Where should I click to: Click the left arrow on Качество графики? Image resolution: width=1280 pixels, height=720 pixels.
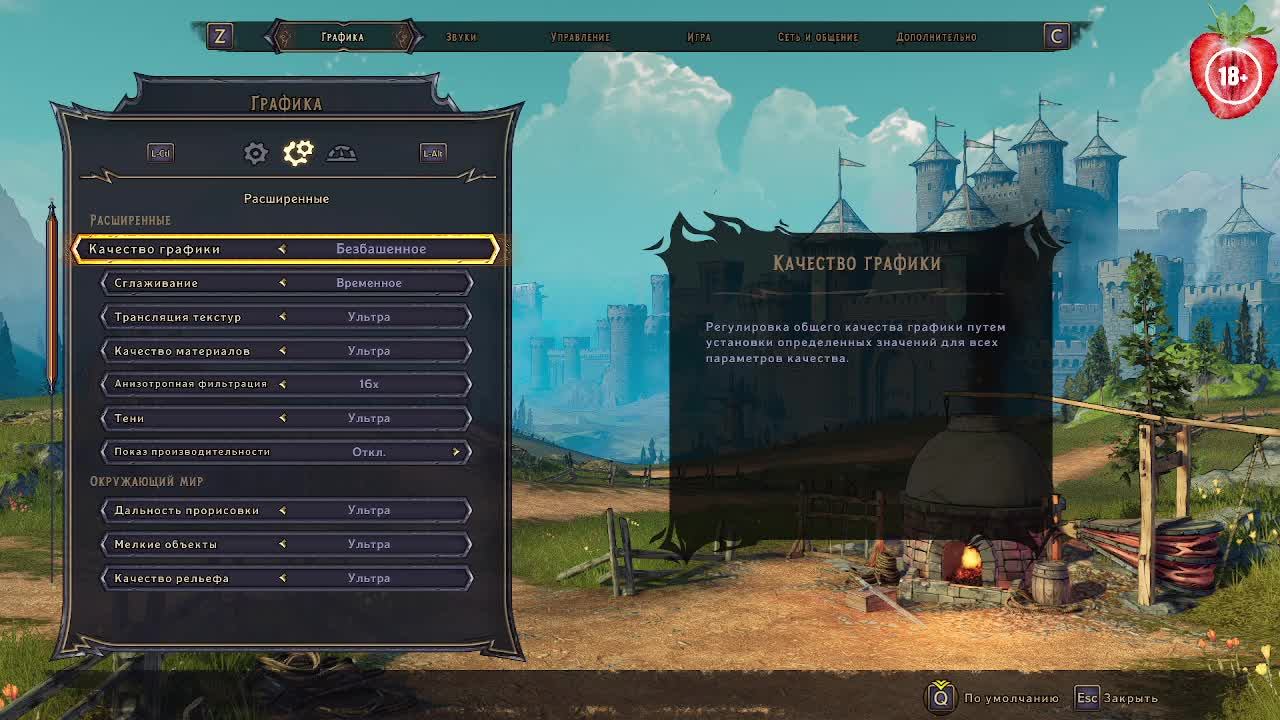[282, 249]
